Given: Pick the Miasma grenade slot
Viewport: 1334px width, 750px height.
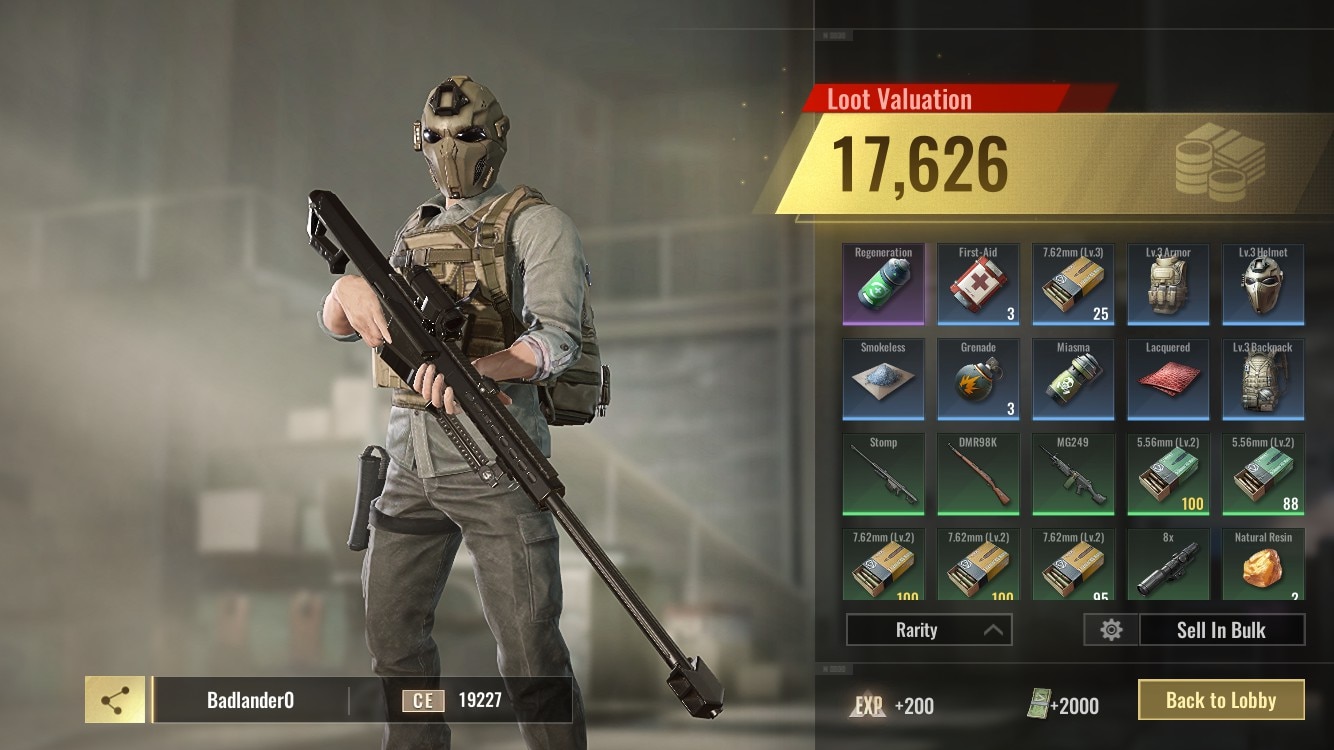Looking at the screenshot, I should (1073, 380).
